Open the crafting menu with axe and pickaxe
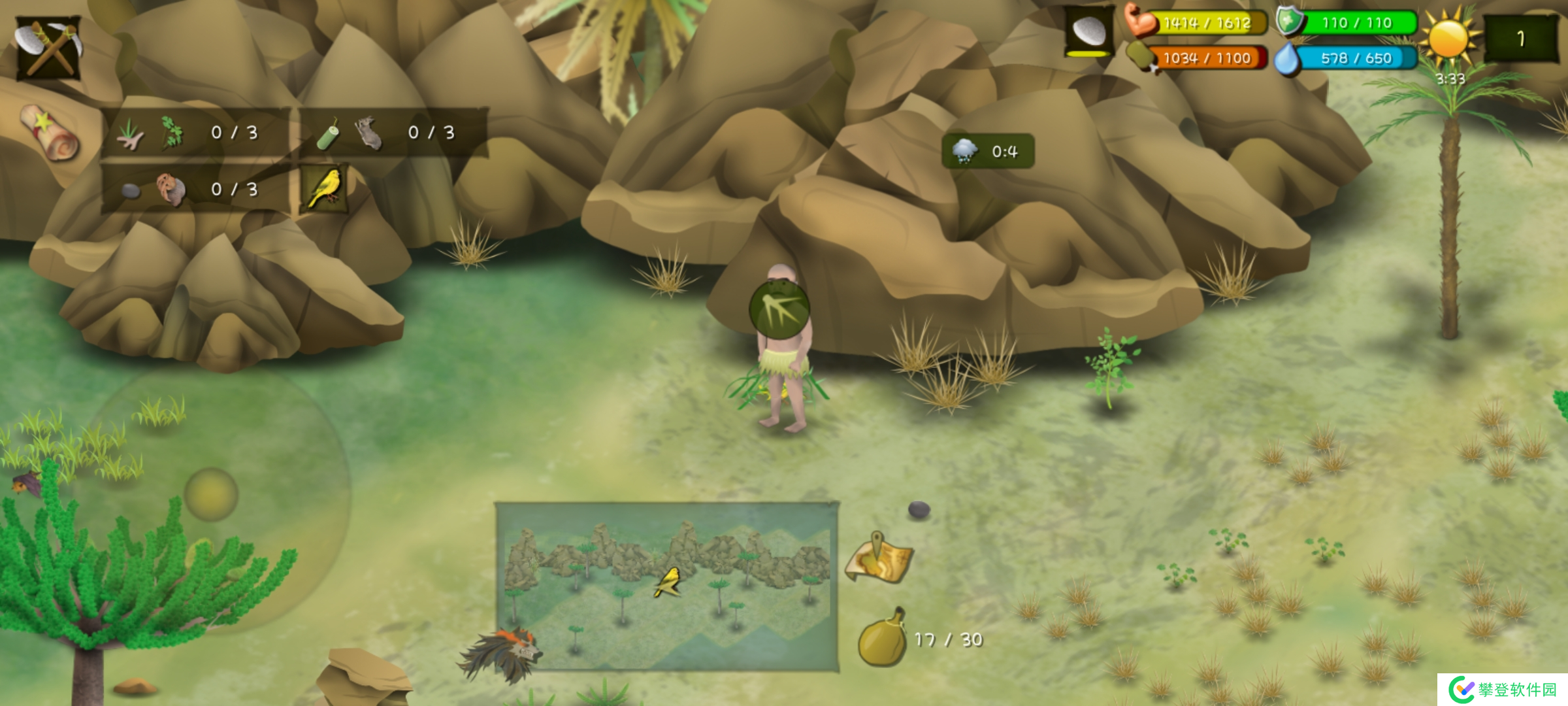1568x706 pixels. point(48,47)
